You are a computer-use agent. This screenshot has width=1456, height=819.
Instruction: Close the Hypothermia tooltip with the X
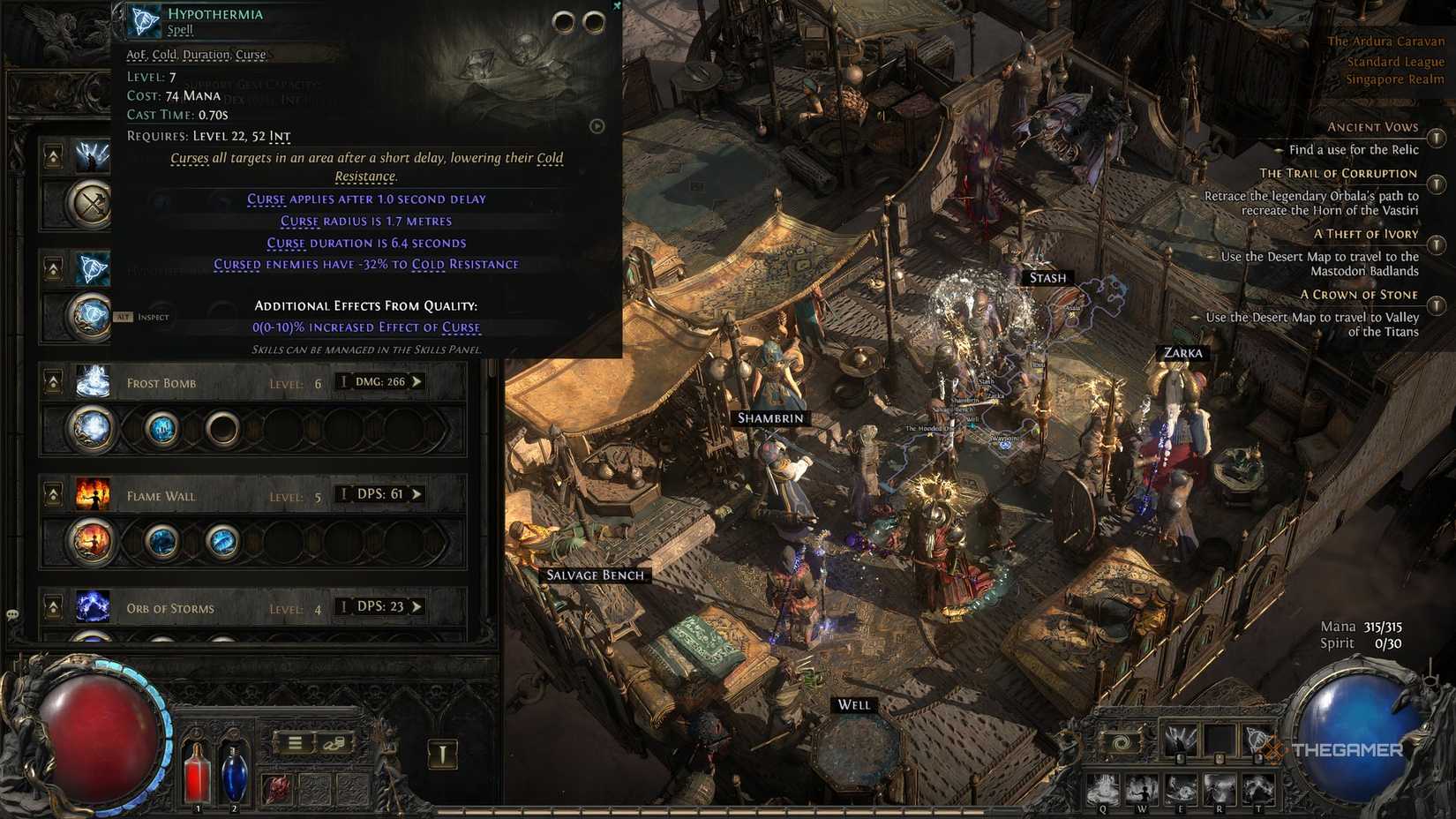click(617, 6)
